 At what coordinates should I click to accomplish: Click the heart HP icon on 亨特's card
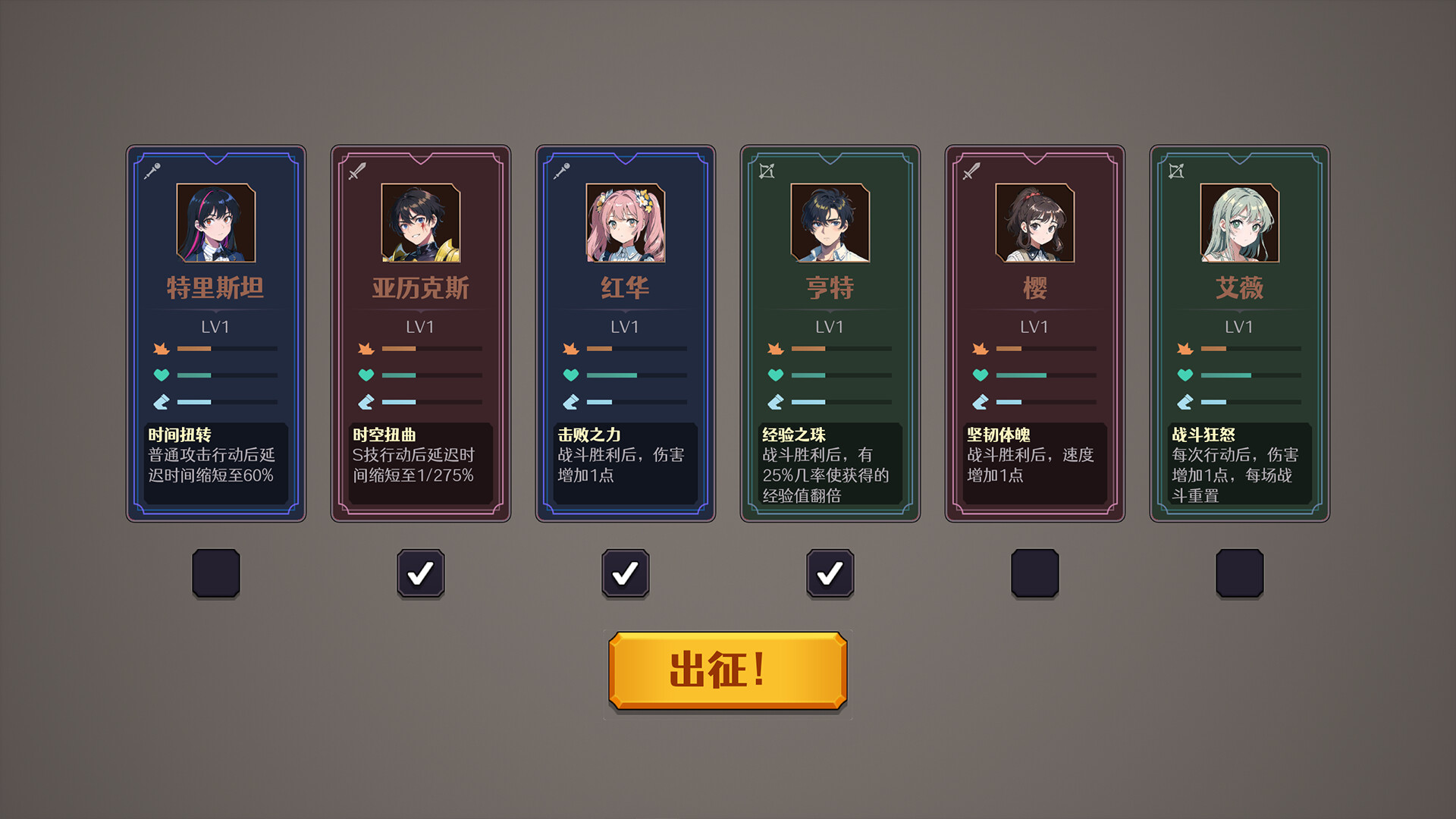coord(775,375)
